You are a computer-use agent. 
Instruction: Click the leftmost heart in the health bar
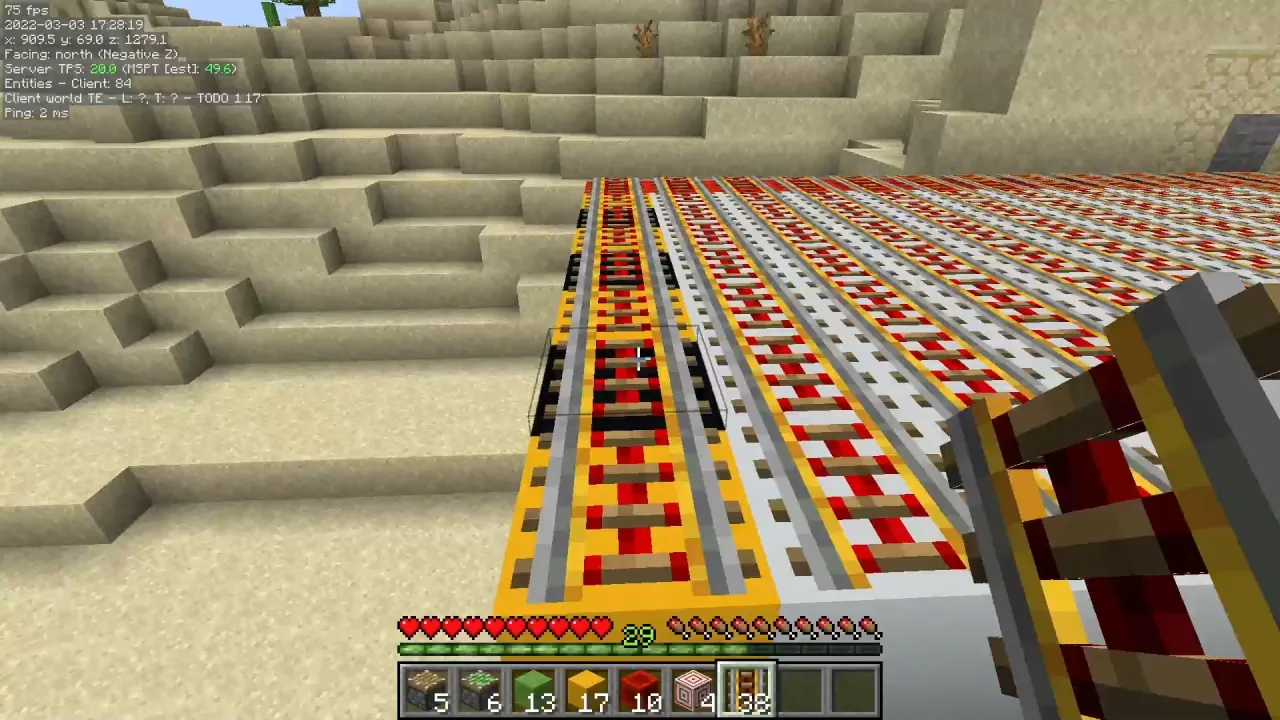tap(409, 626)
